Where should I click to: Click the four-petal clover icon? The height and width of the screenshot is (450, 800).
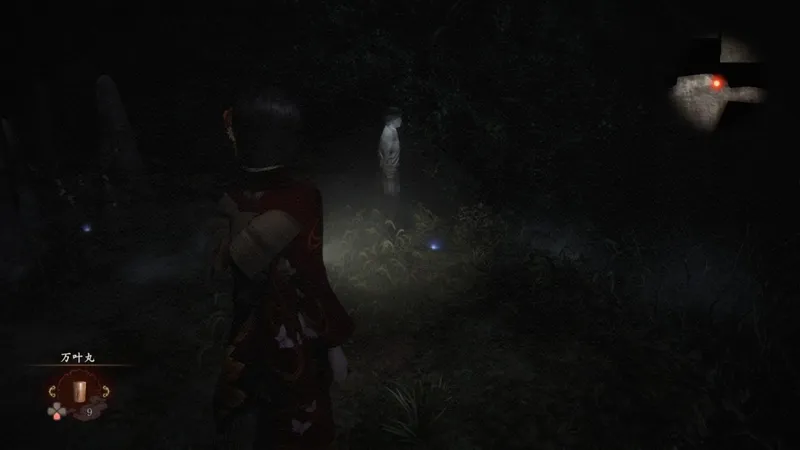click(55, 411)
